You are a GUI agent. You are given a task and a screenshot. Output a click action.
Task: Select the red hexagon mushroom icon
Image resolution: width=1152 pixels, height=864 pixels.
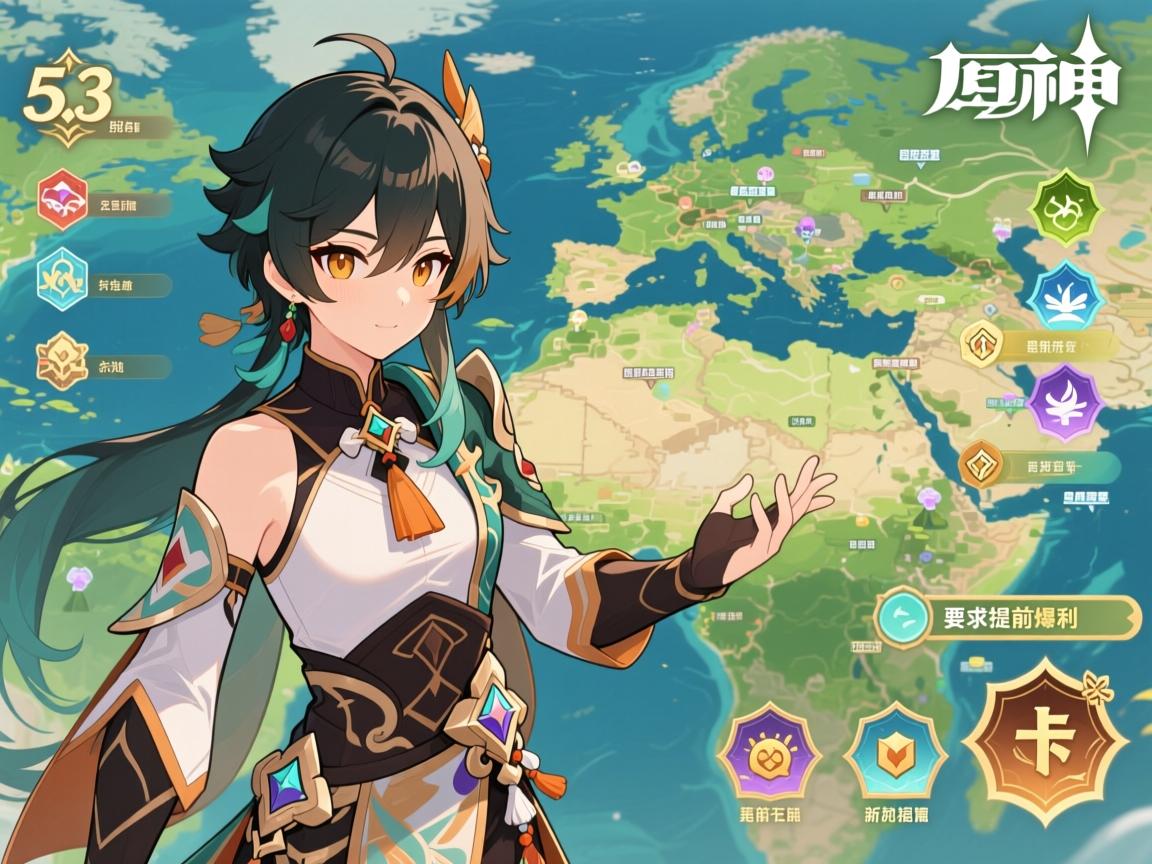pos(63,200)
